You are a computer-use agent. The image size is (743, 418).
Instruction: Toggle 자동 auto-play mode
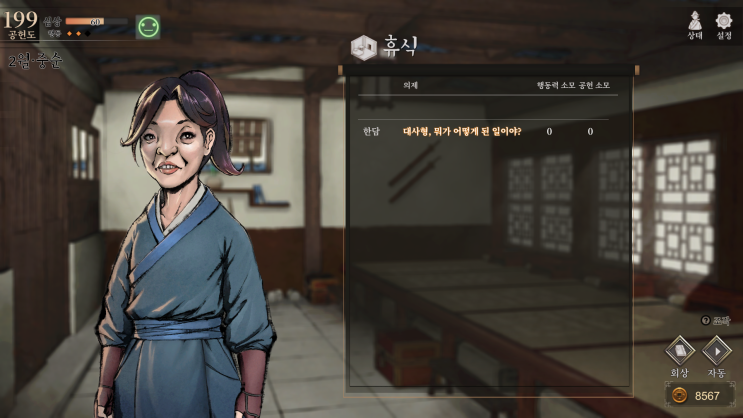(x=716, y=351)
